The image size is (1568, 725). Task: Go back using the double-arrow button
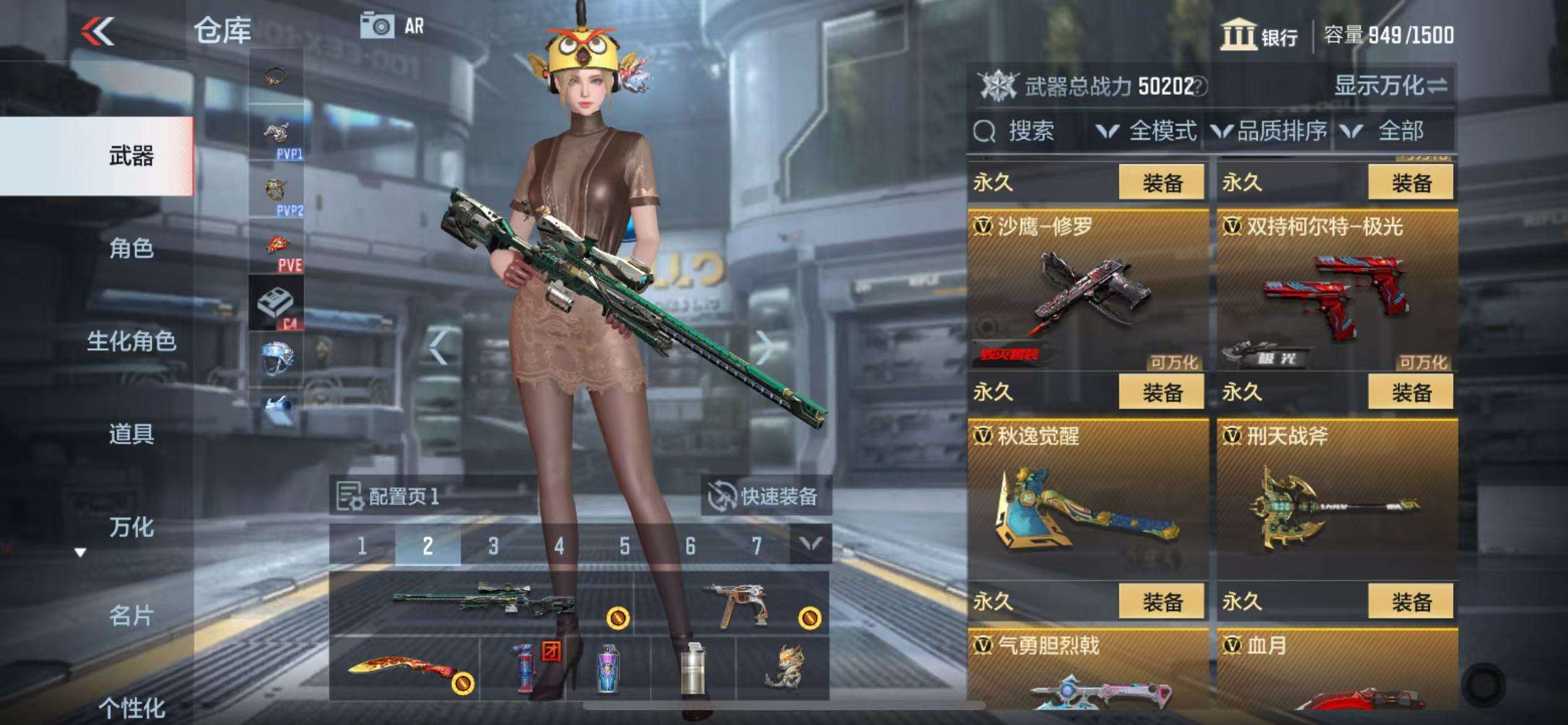(98, 31)
